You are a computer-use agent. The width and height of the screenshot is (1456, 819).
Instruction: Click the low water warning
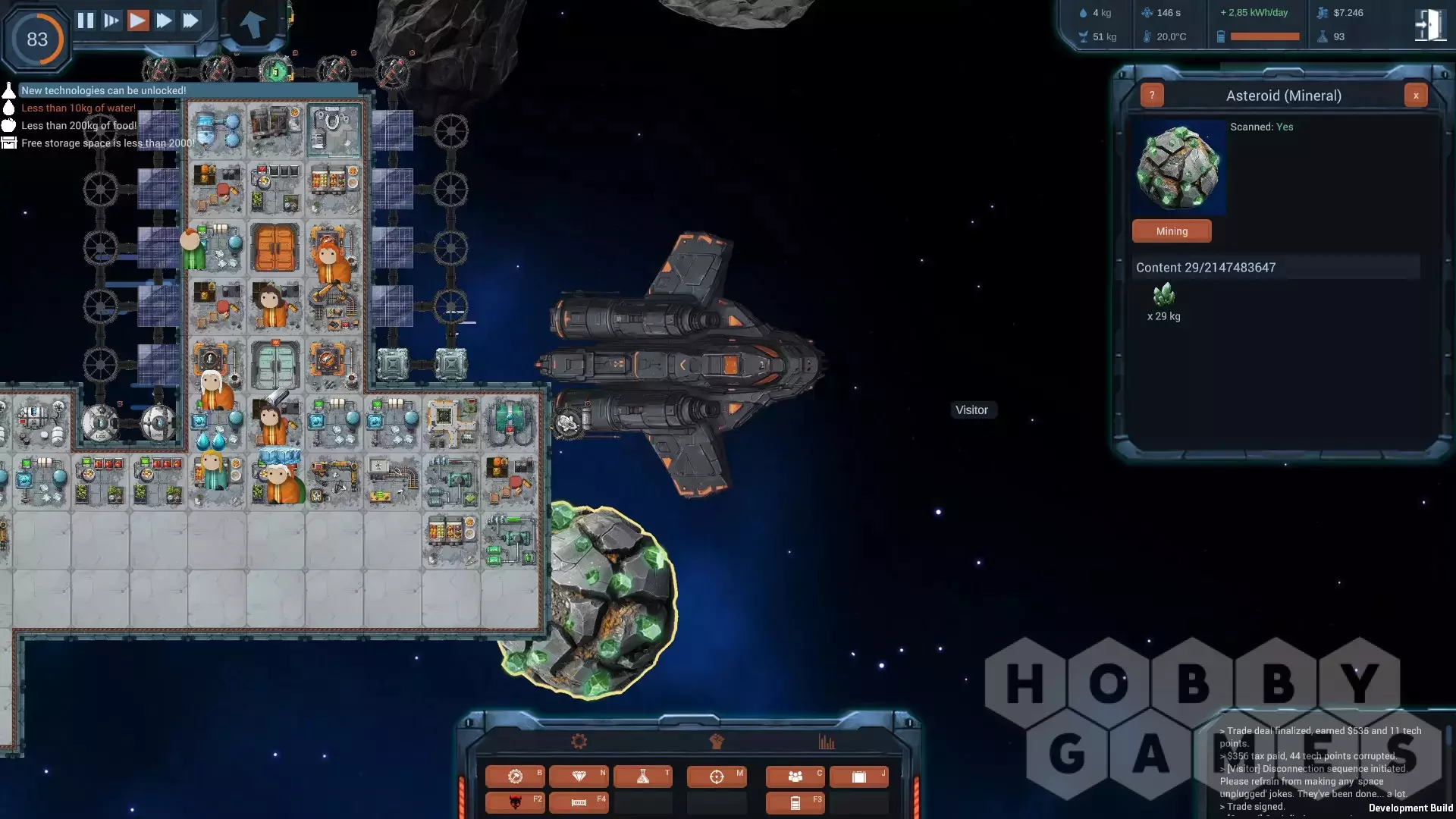[78, 108]
